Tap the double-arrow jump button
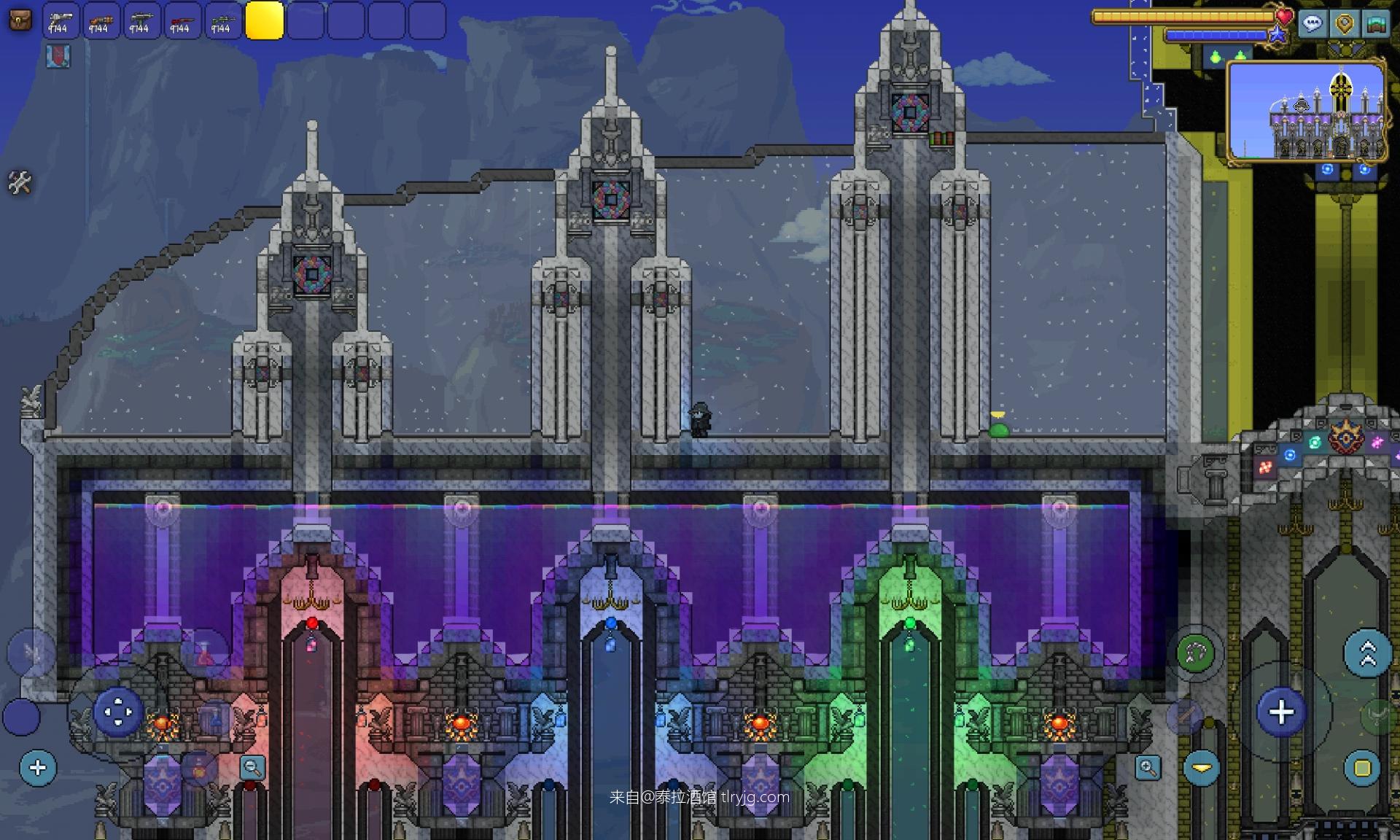The height and width of the screenshot is (840, 1400). pyautogui.click(x=1367, y=653)
